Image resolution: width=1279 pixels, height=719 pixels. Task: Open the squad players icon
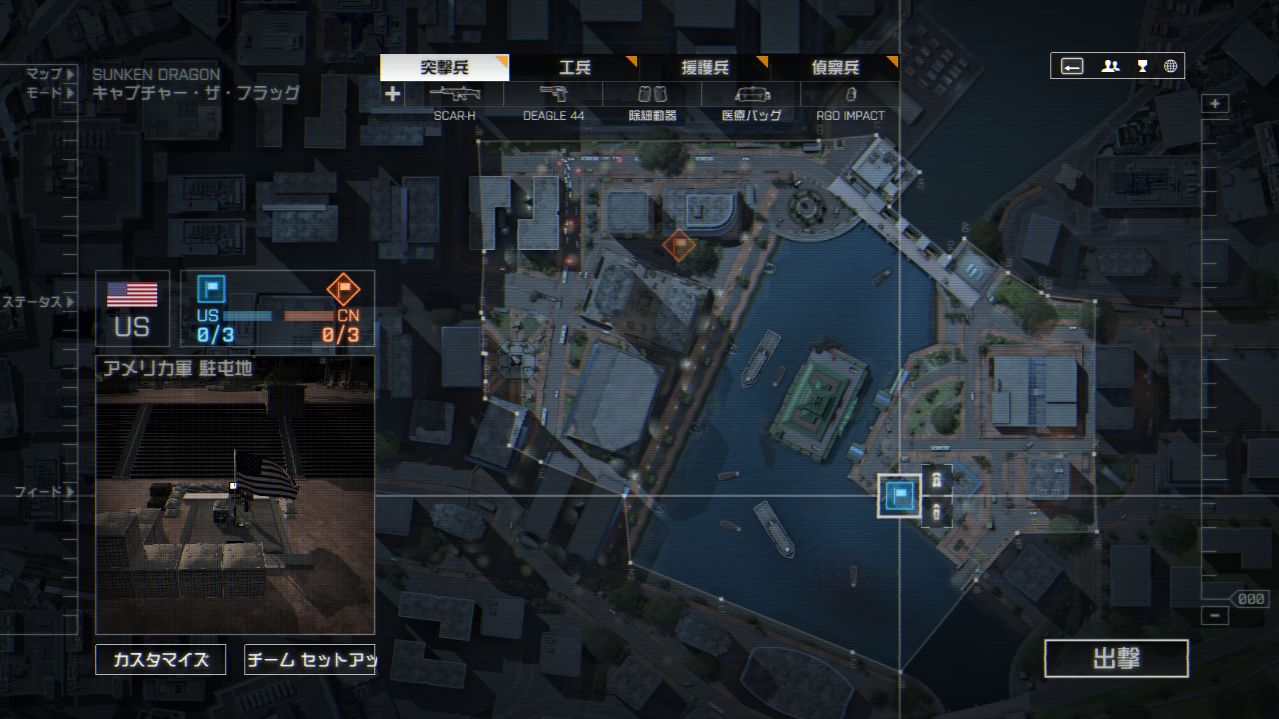pyautogui.click(x=1110, y=67)
